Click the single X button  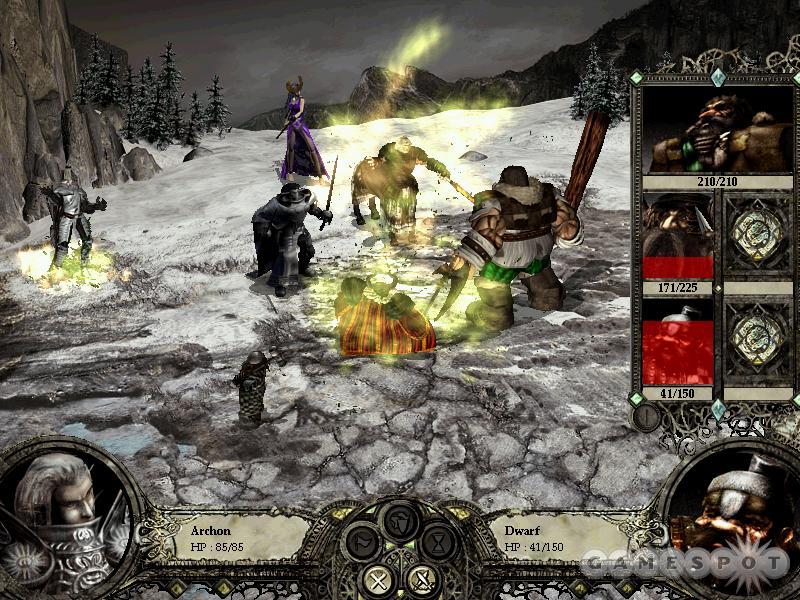point(380,578)
